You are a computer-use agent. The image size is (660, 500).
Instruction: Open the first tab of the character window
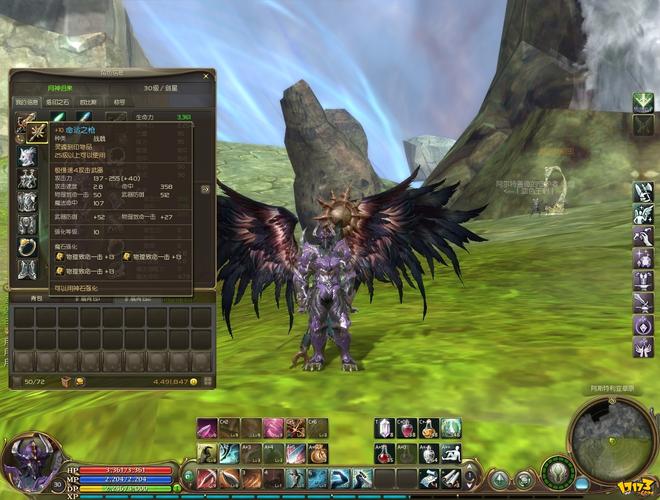click(x=26, y=102)
